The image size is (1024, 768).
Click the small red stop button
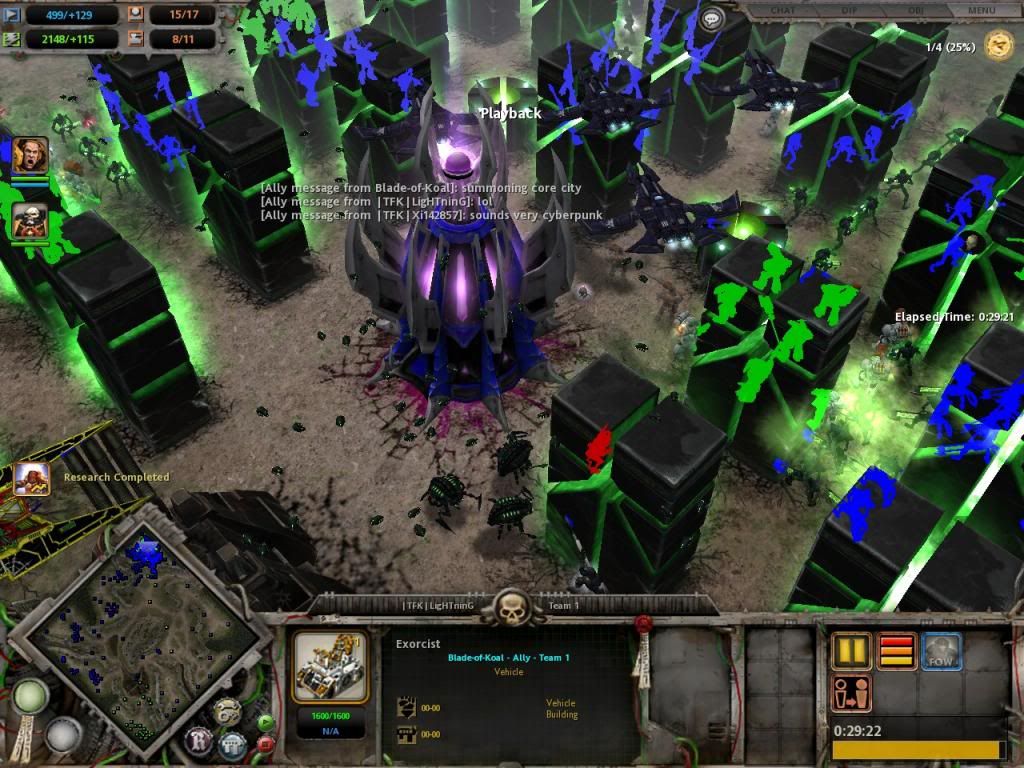[266, 744]
